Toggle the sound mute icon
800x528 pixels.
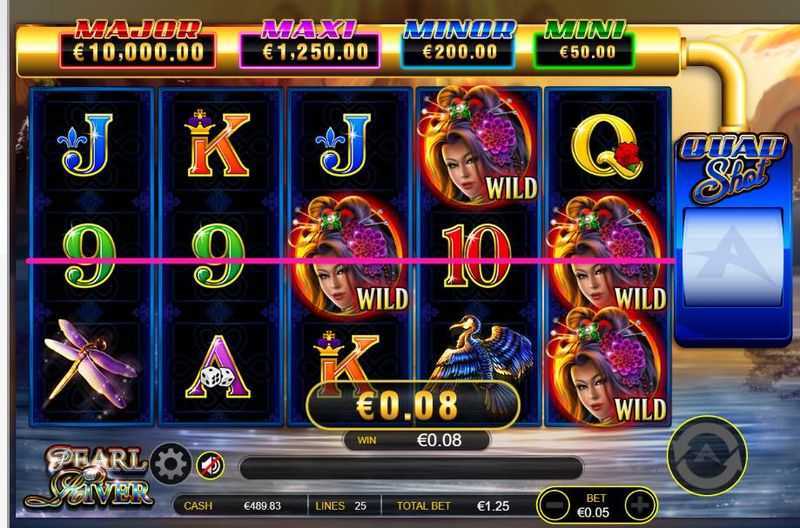[x=209, y=465]
